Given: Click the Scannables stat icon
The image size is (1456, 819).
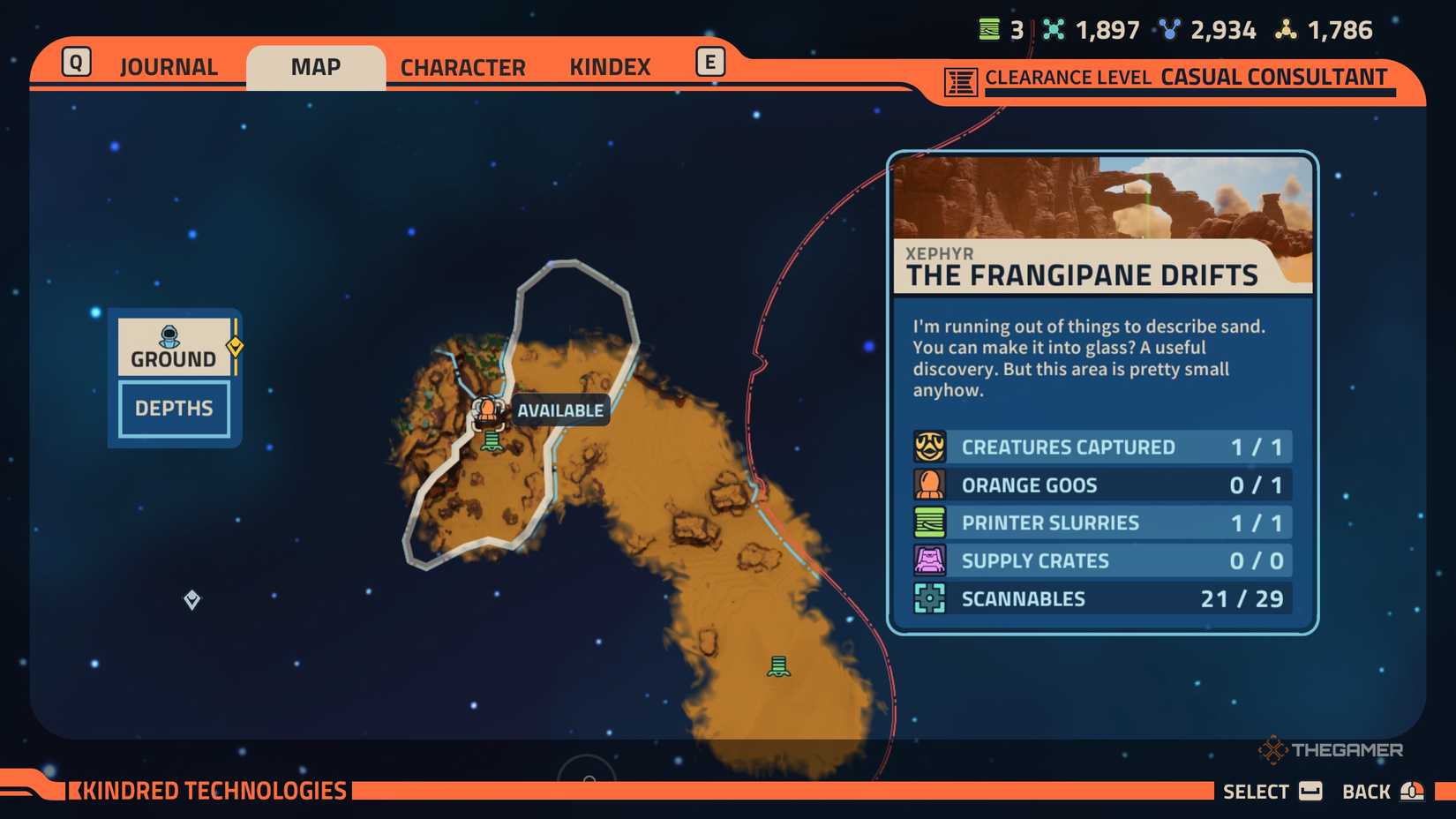Looking at the screenshot, I should tap(931, 598).
